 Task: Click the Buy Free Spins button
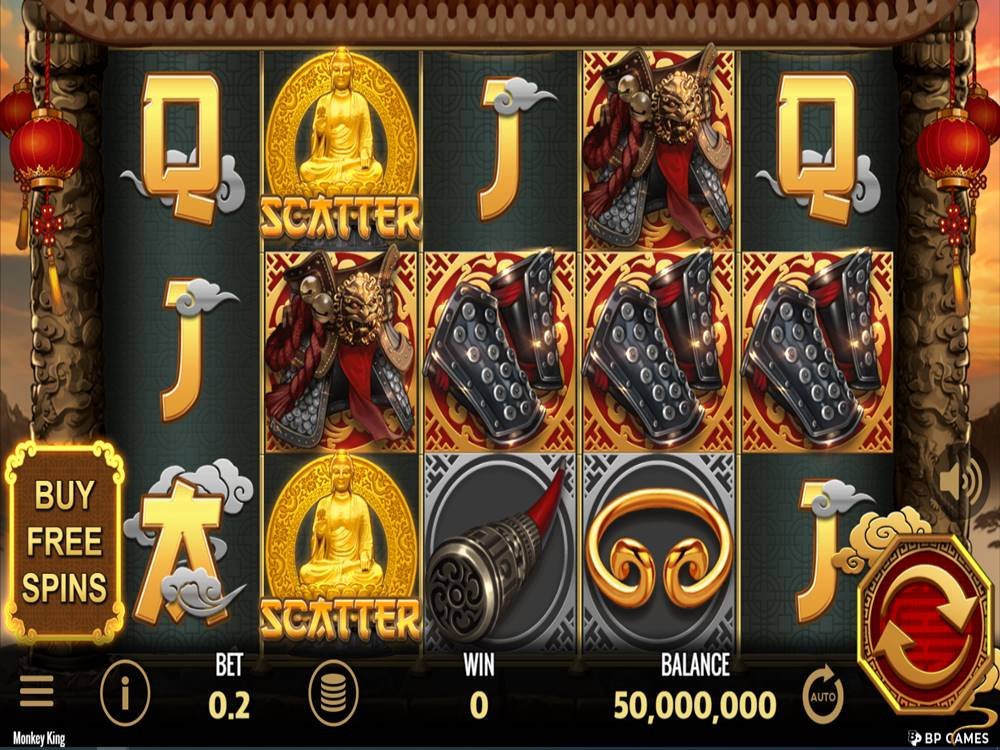pyautogui.click(x=65, y=543)
